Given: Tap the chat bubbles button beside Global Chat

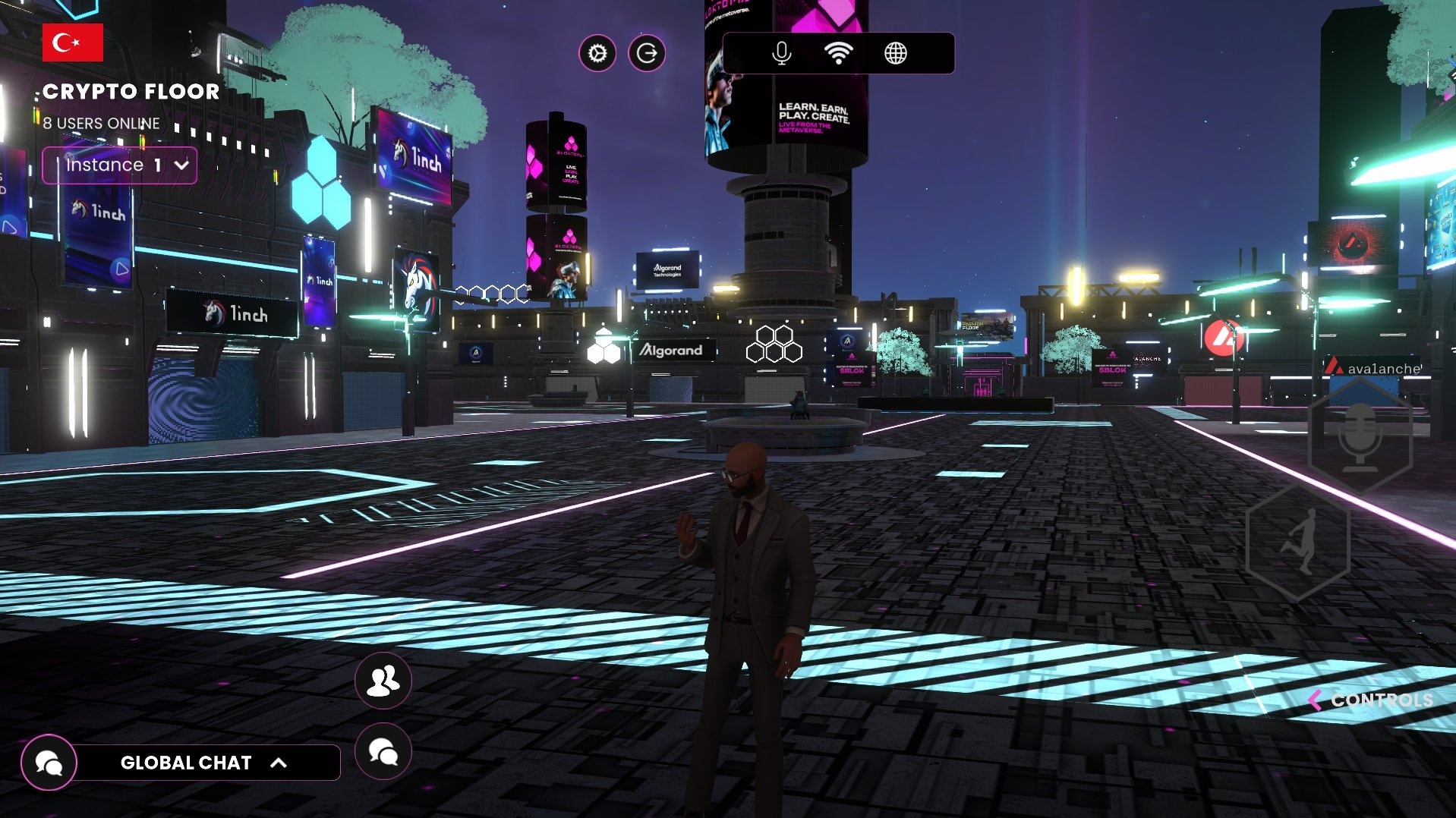Looking at the screenshot, I should pyautogui.click(x=383, y=752).
